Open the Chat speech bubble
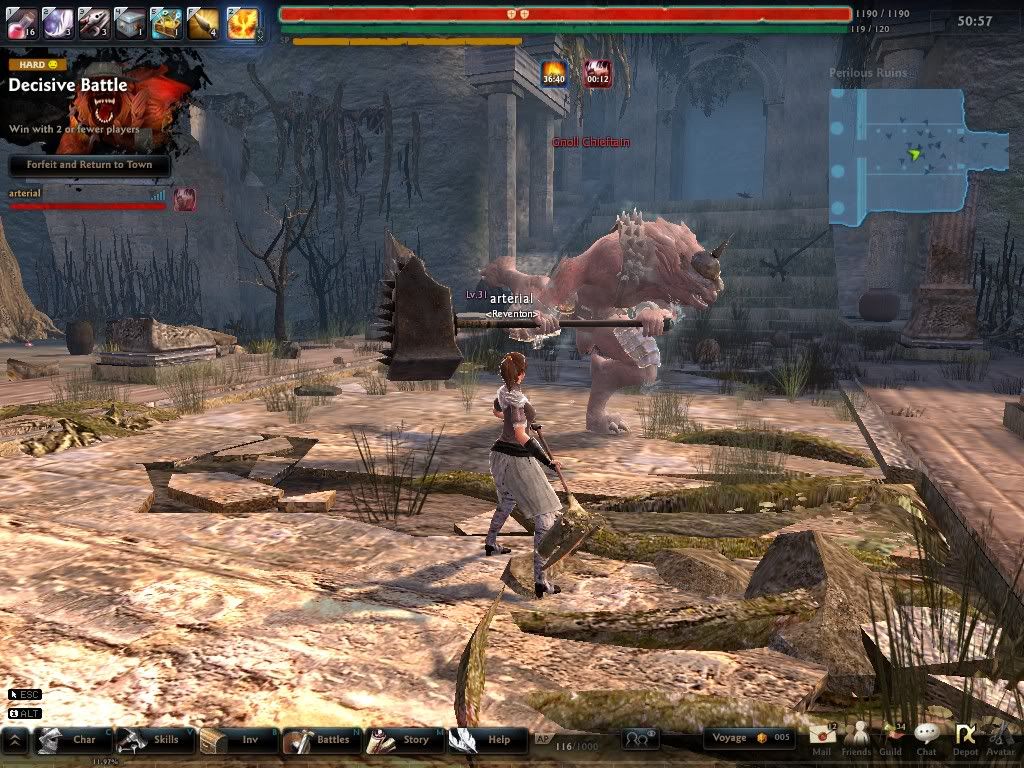 coord(927,737)
